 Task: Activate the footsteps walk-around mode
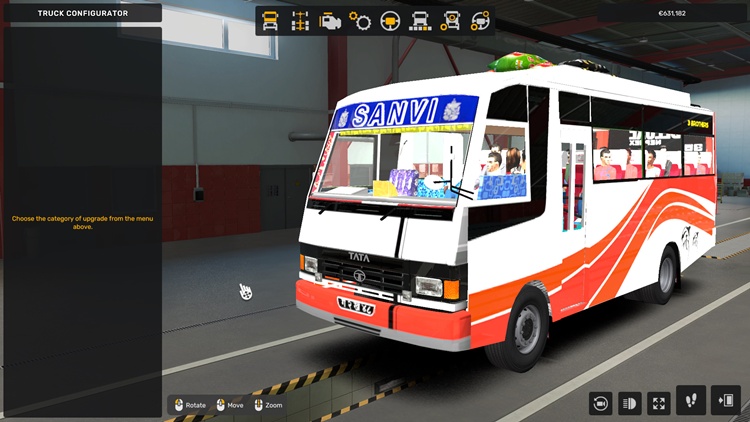[691, 401]
